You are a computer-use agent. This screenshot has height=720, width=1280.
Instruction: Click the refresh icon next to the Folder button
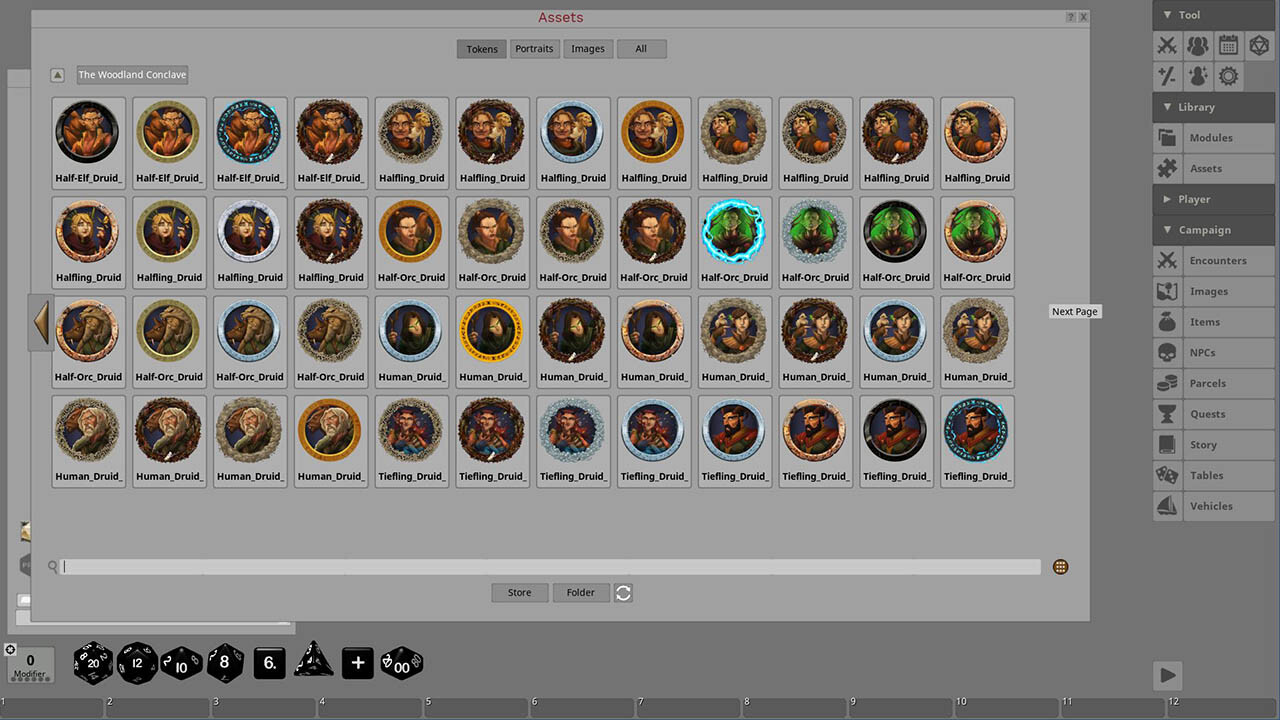623,592
